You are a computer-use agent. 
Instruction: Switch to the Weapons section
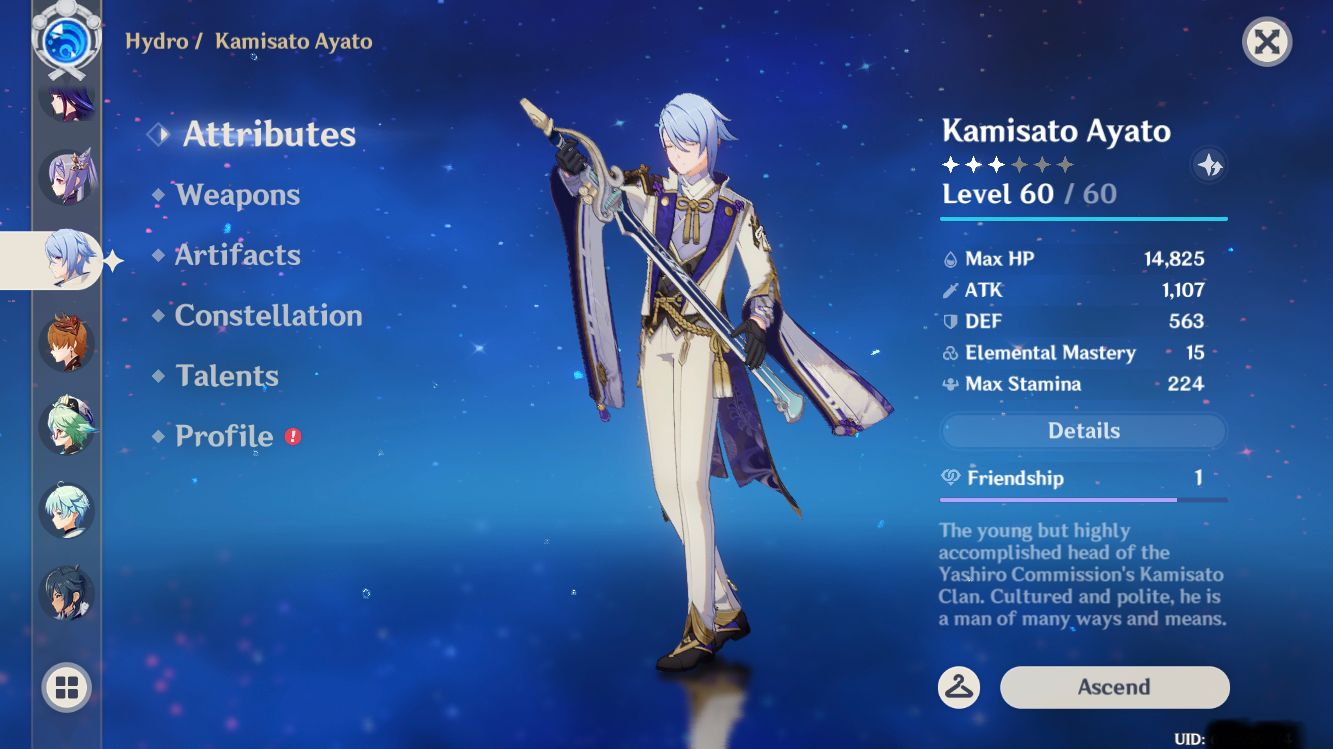click(238, 195)
